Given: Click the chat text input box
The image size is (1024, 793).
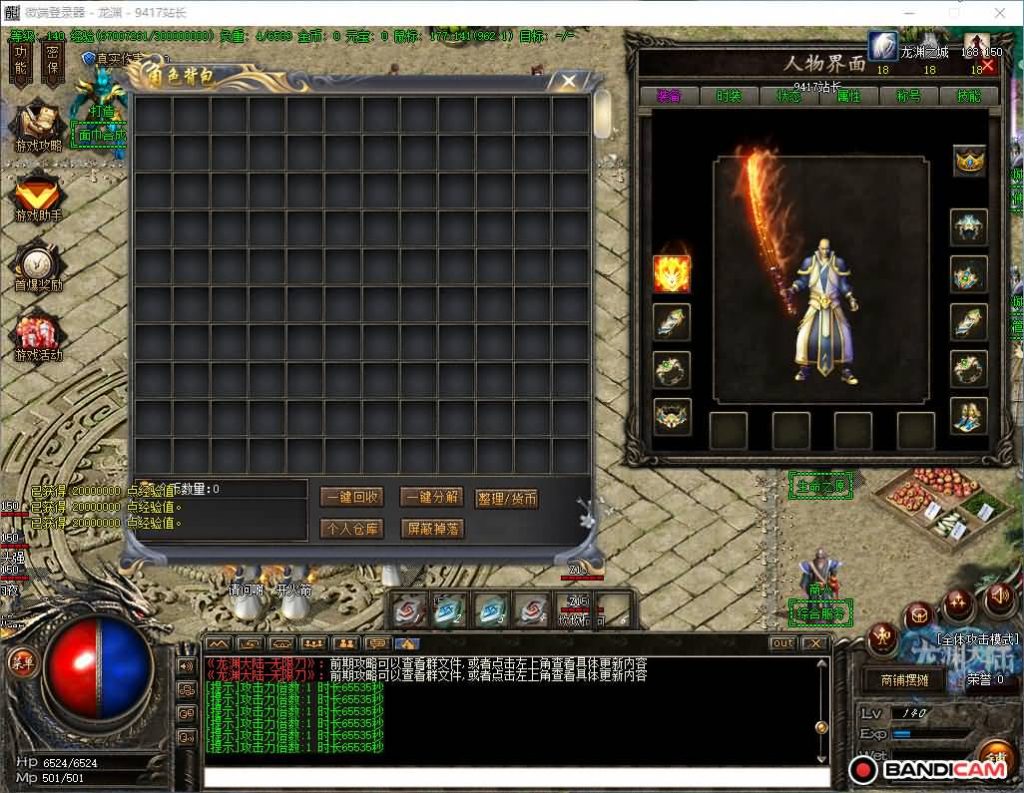Looking at the screenshot, I should tap(516, 776).
